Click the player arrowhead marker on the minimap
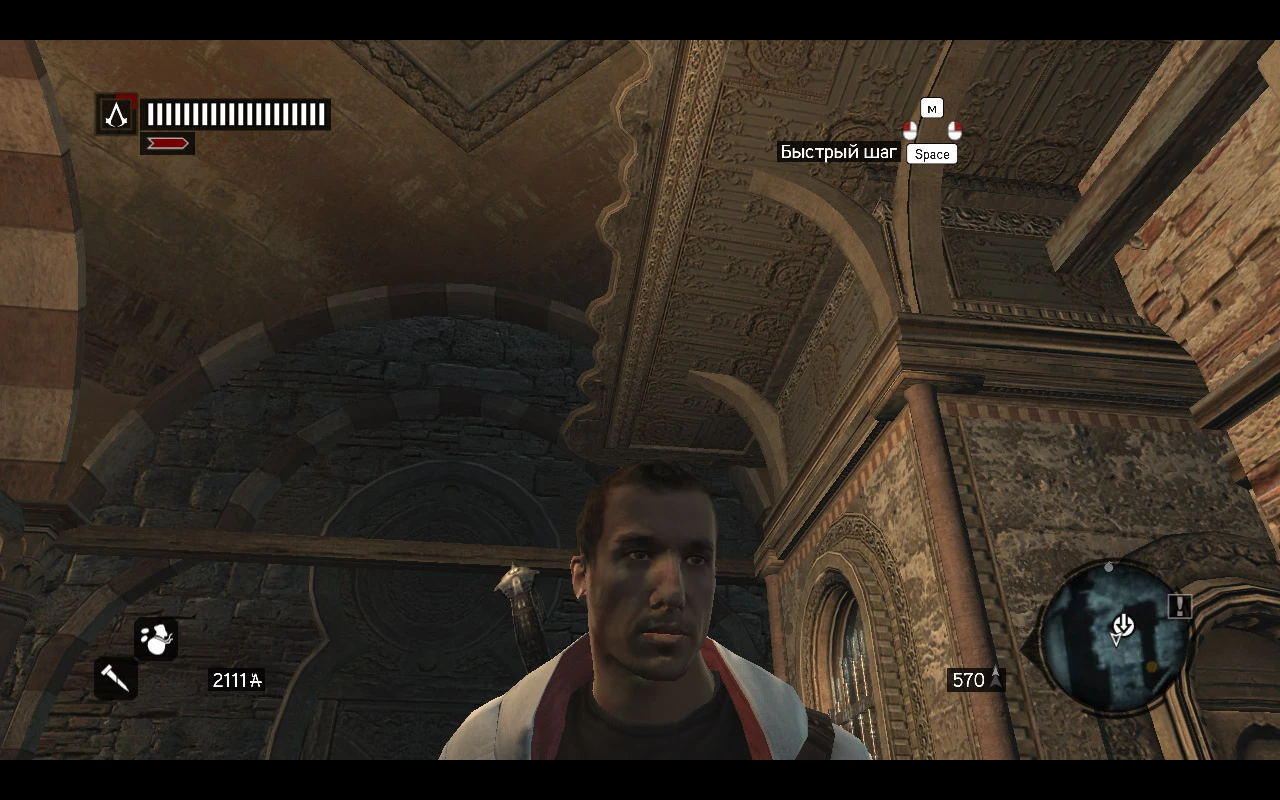 point(1116,640)
